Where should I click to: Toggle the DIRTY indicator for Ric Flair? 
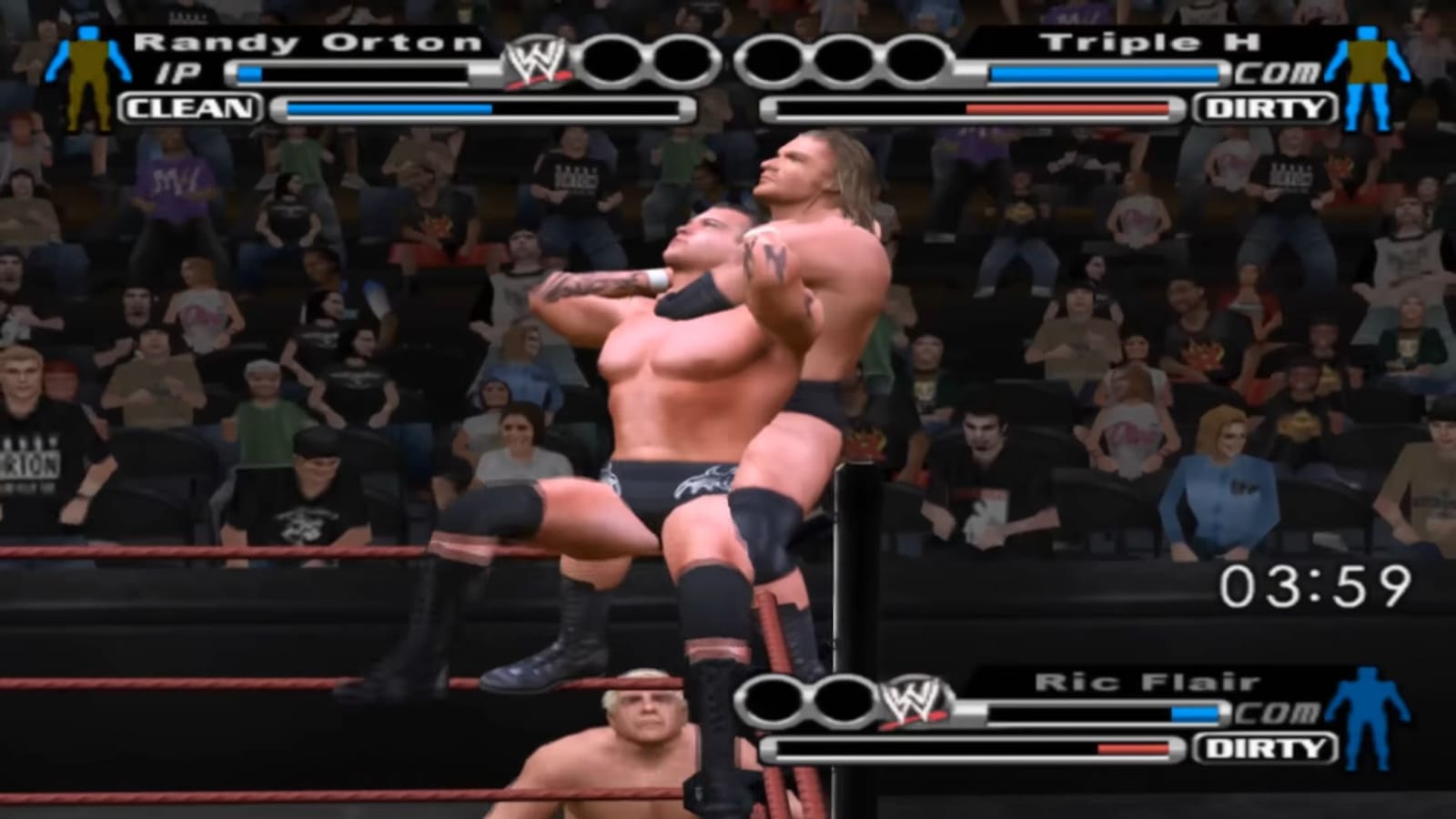pos(1263,748)
